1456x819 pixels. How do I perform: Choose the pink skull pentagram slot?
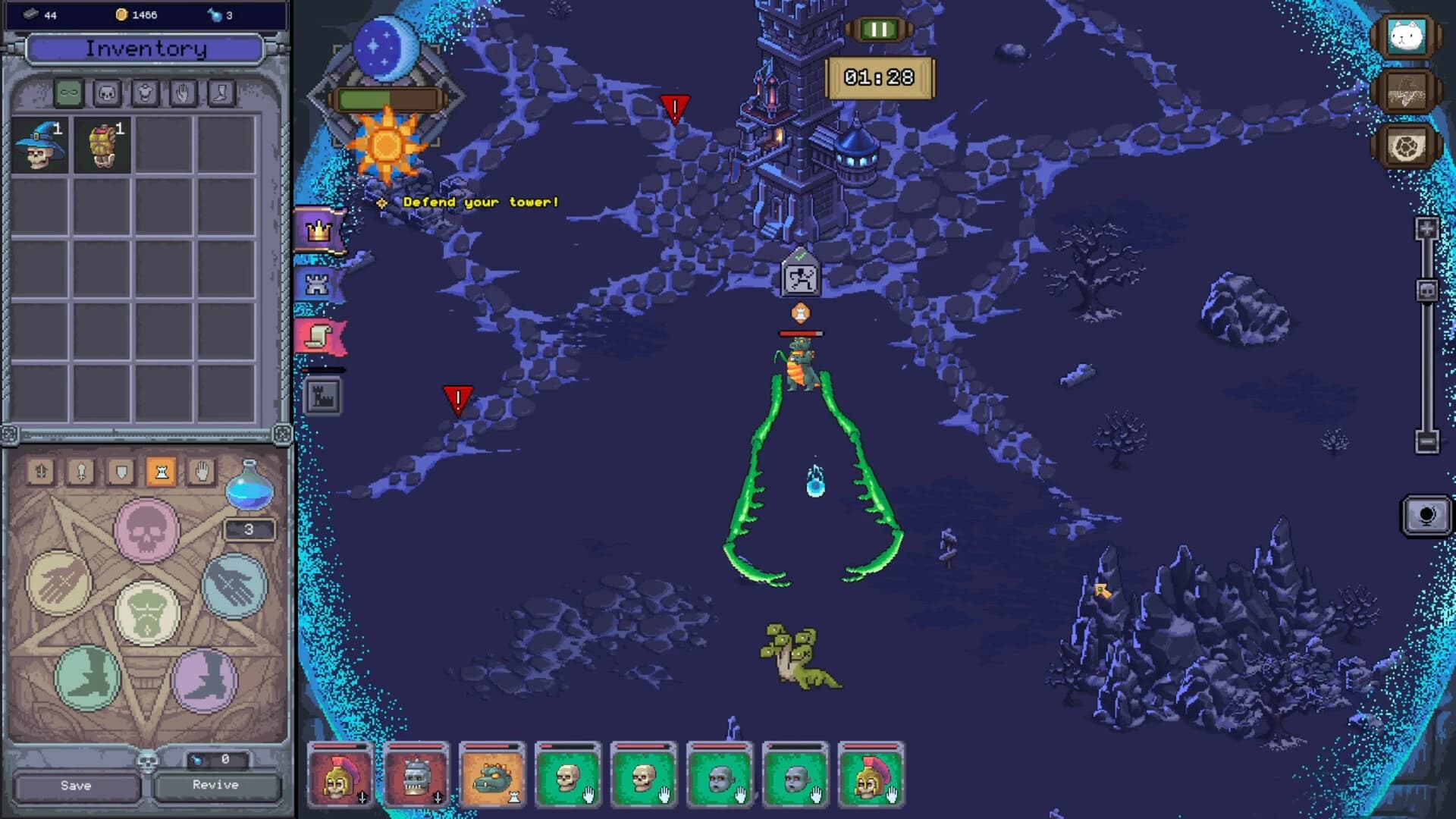point(146,529)
